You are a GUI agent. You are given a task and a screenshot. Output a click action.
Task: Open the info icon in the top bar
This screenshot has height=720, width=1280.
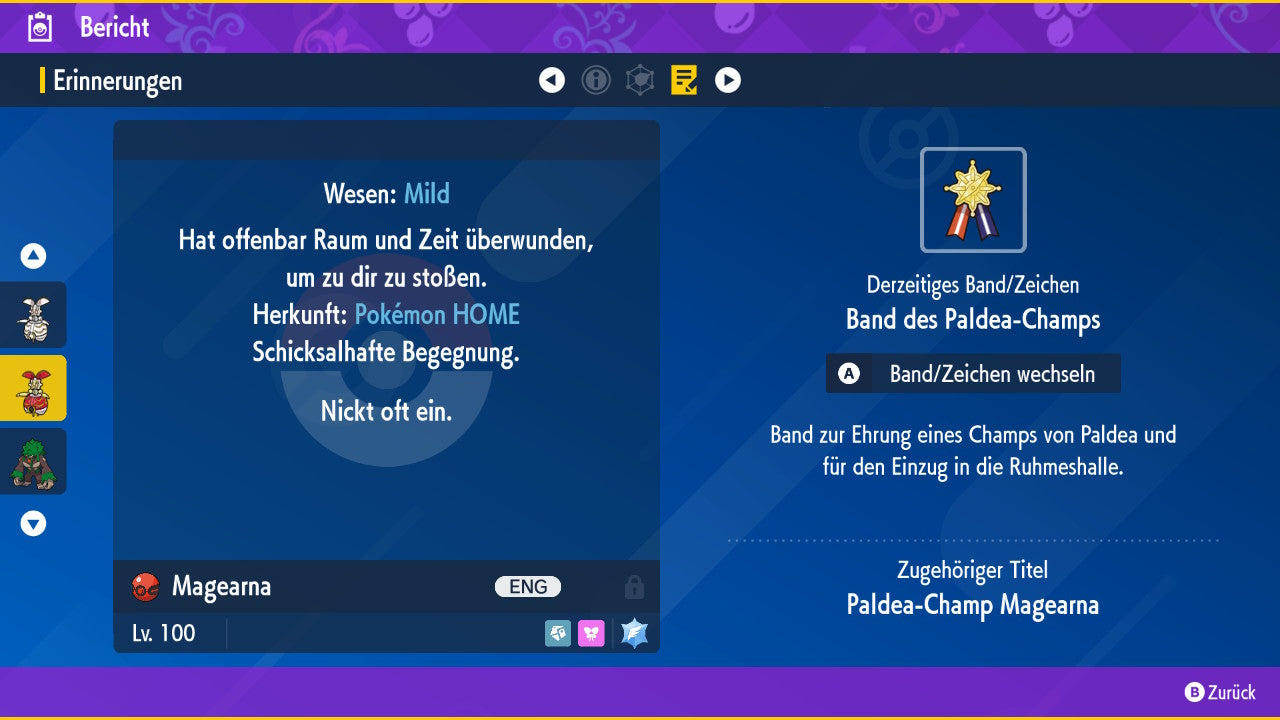point(596,80)
